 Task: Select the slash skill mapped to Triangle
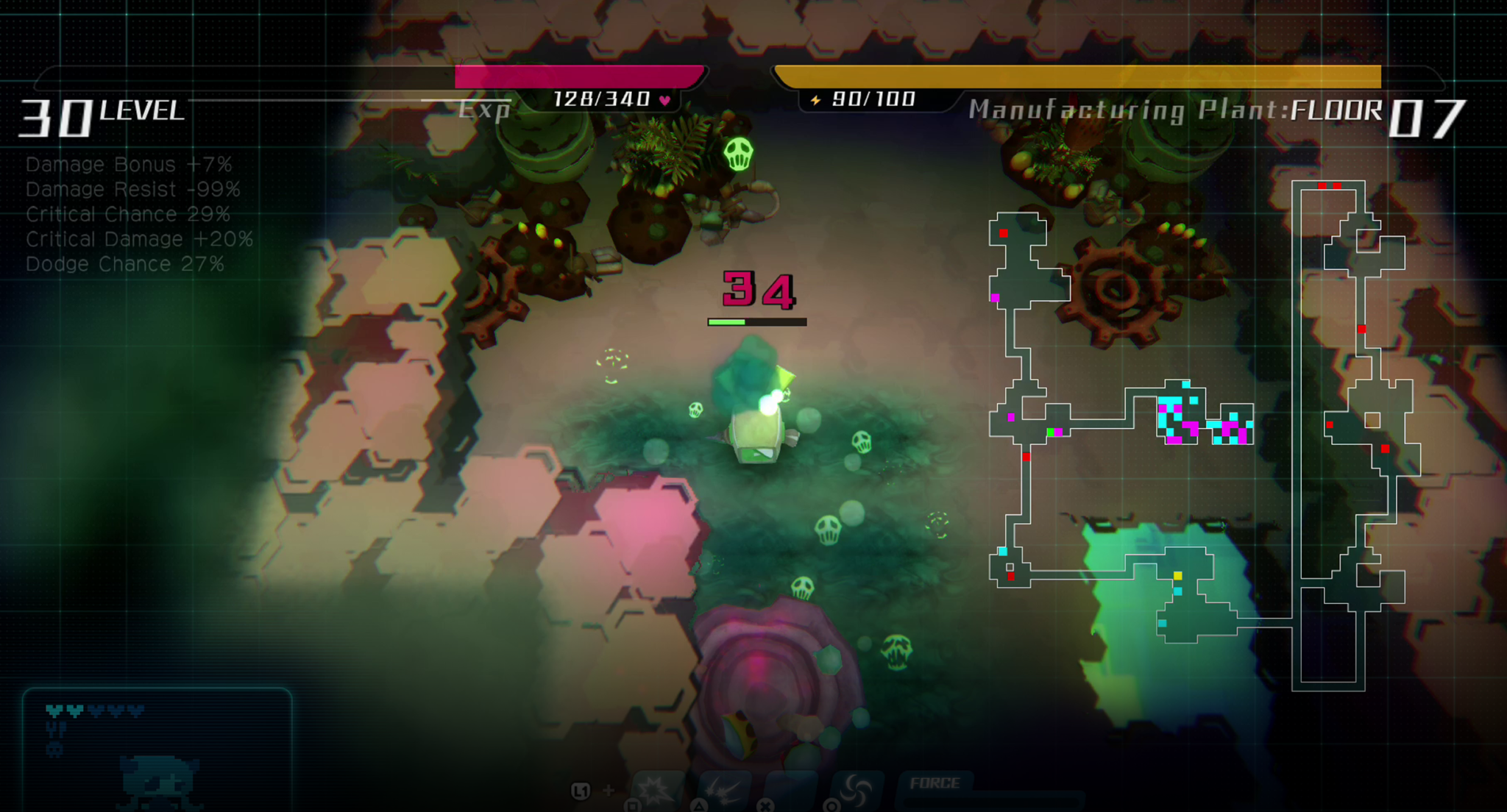725,791
